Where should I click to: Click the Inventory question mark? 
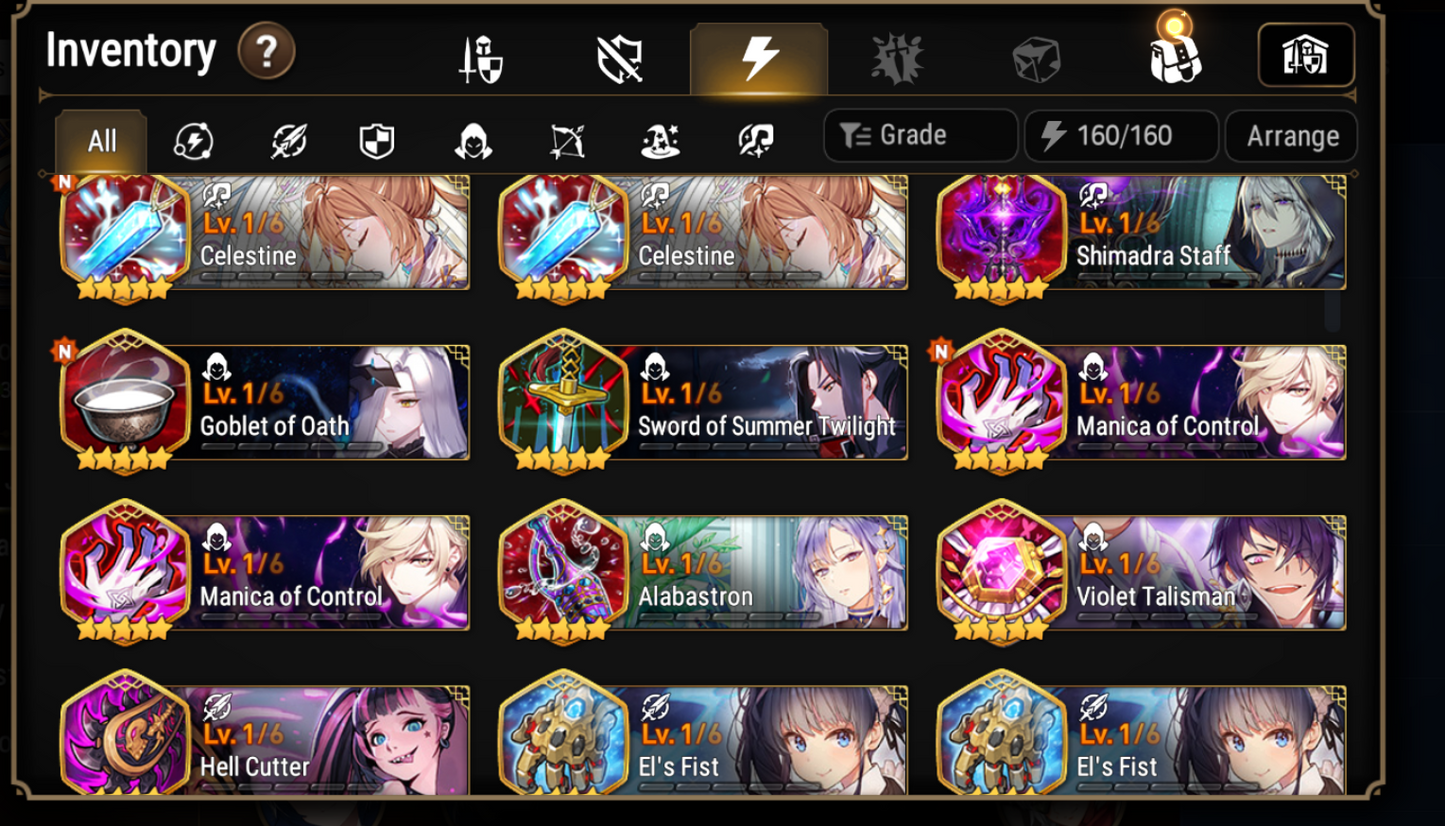point(264,50)
